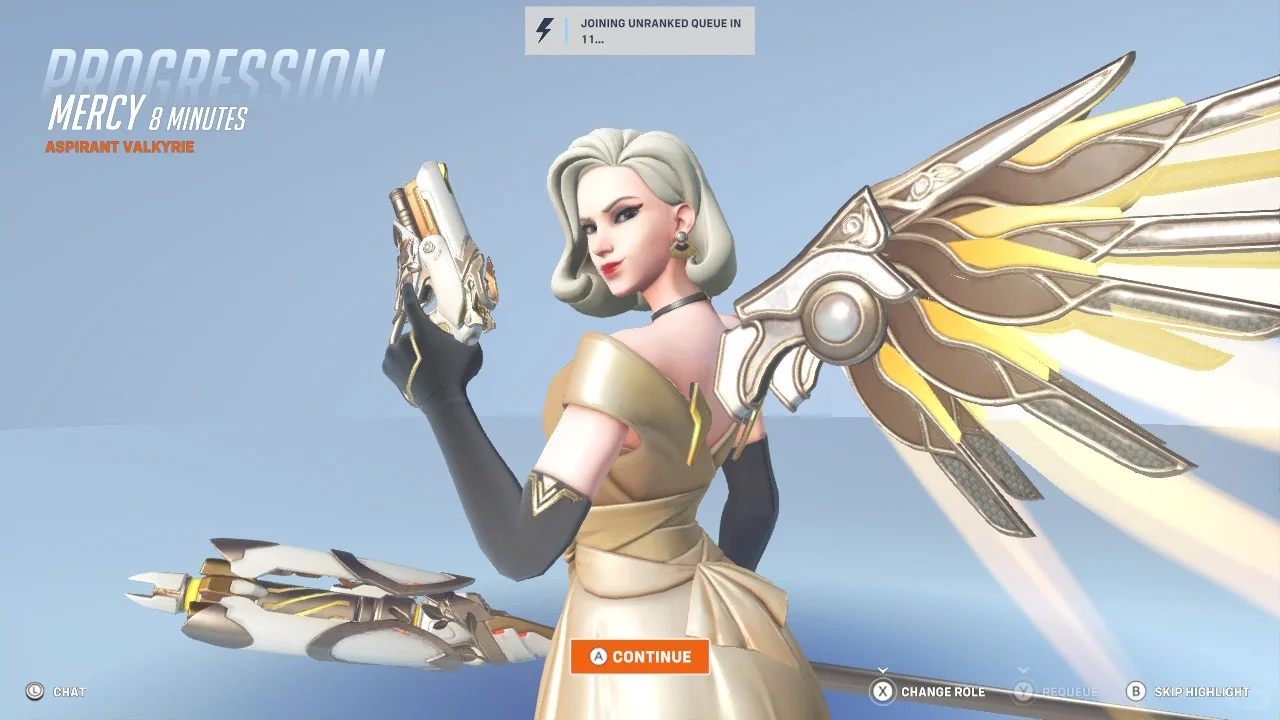Click the greyed-out Requeue option

(1056, 691)
